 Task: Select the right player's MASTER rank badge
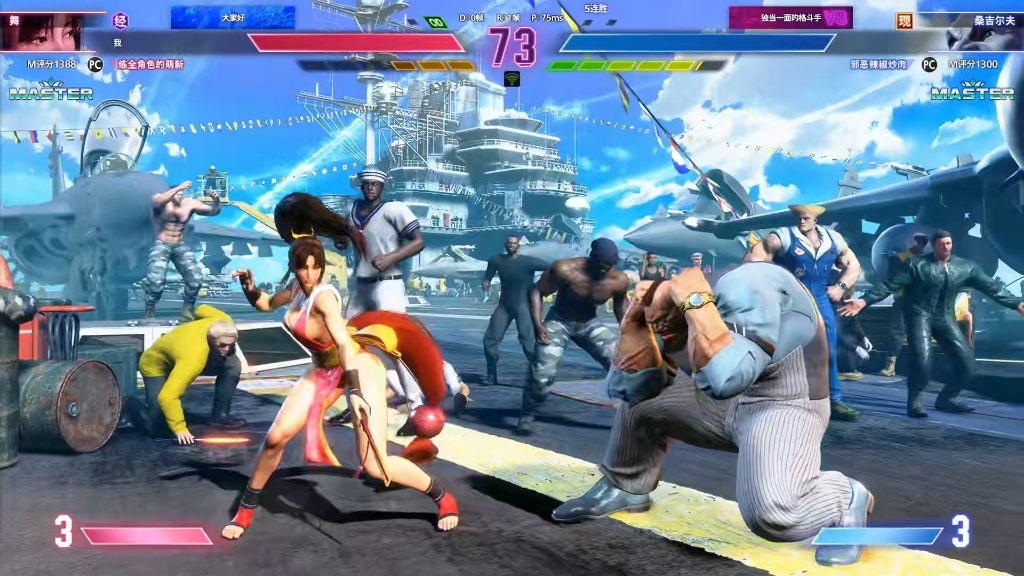(972, 92)
